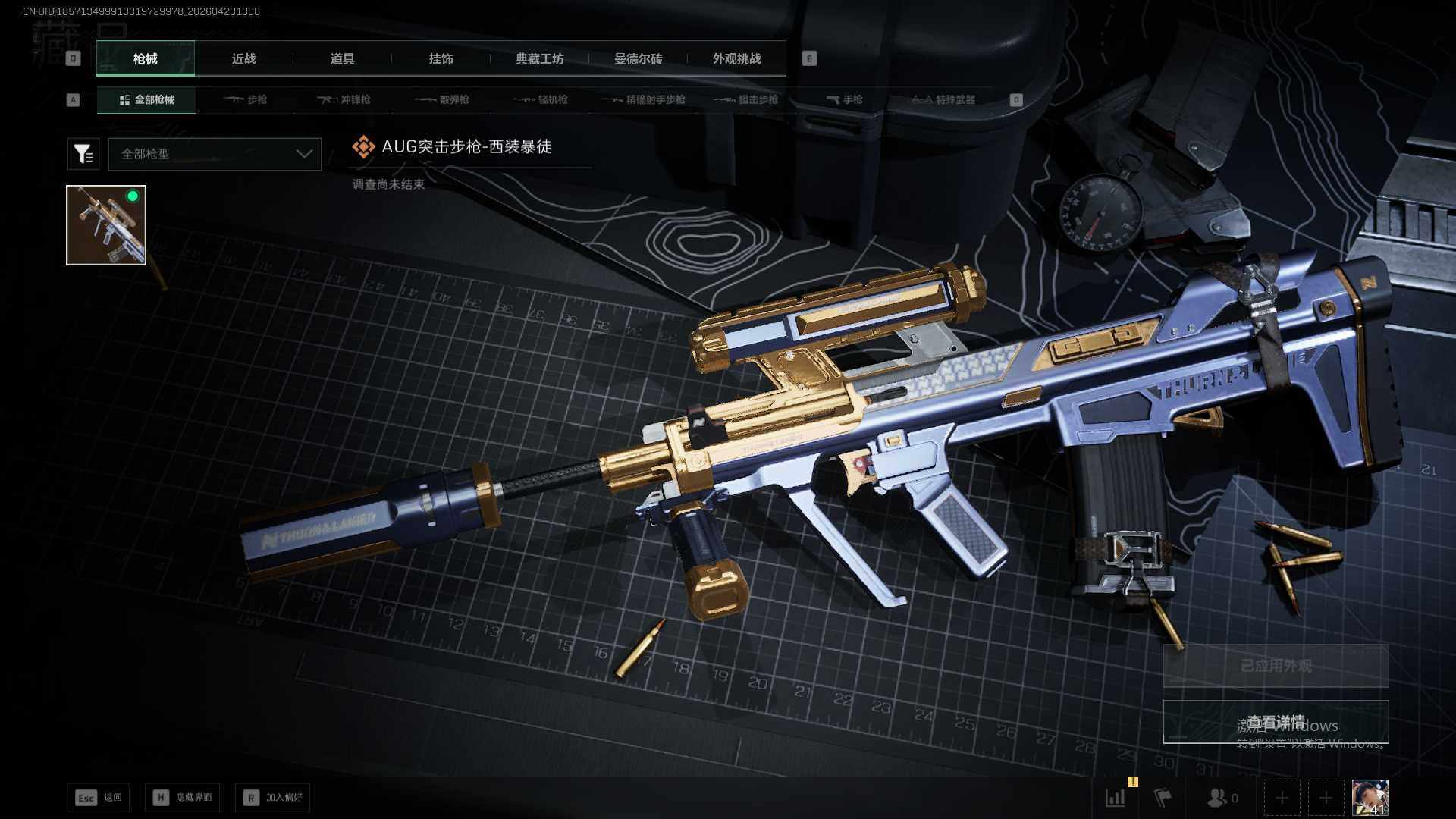Filter by 冲锋枪 (submachine guns) category
The height and width of the screenshot is (819, 1456).
[344, 99]
